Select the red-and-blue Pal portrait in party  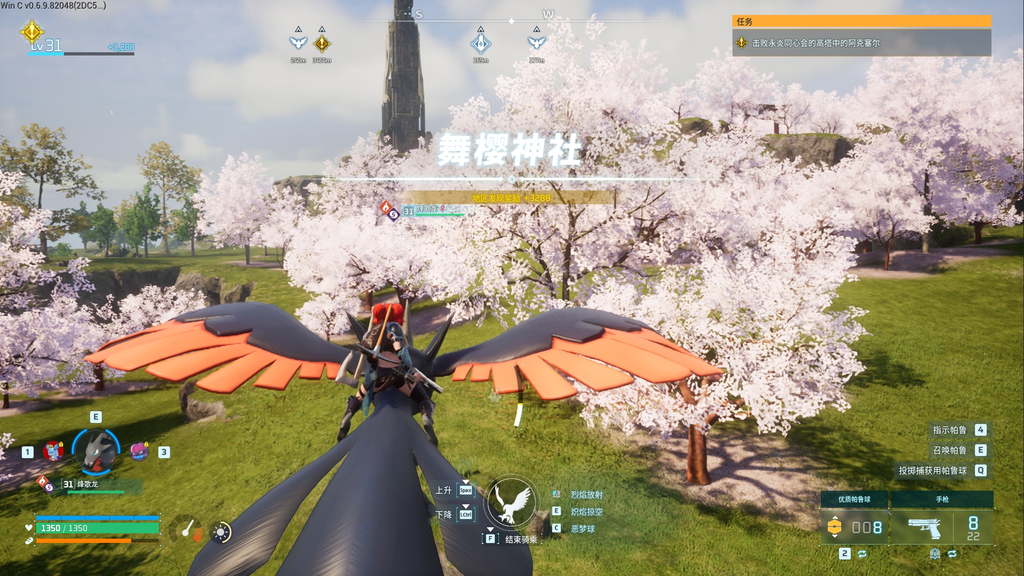tap(53, 451)
